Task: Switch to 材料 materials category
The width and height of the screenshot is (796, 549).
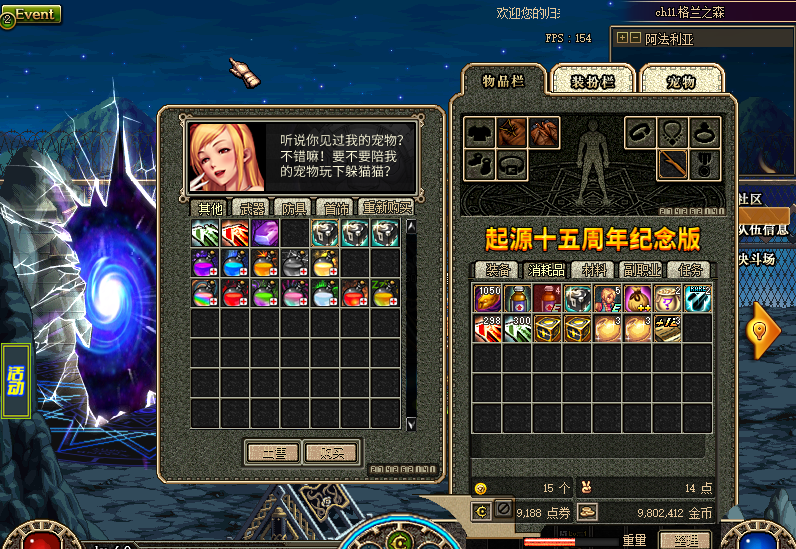Action: pyautogui.click(x=594, y=270)
